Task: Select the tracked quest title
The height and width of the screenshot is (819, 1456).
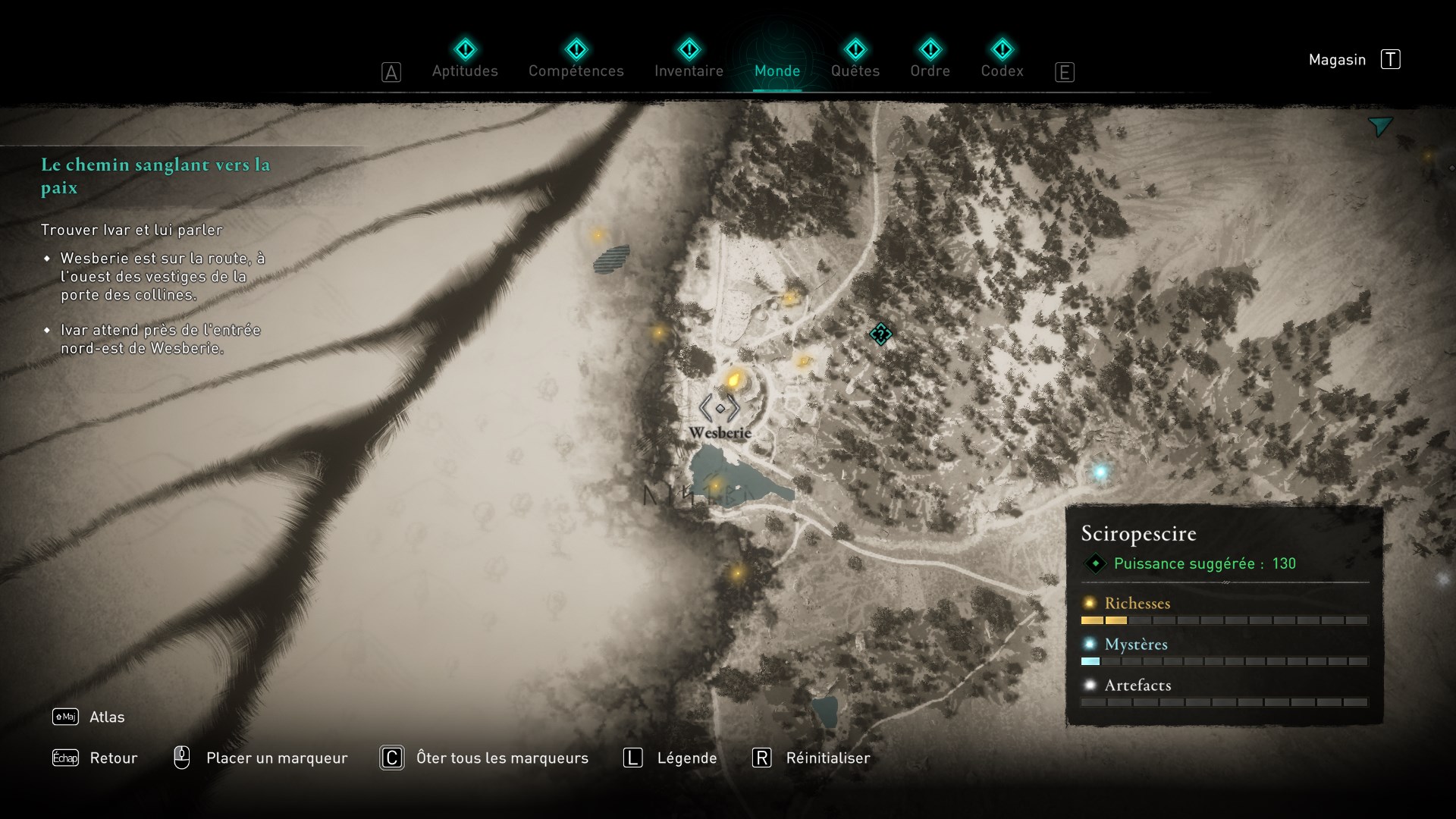Action: tap(155, 176)
